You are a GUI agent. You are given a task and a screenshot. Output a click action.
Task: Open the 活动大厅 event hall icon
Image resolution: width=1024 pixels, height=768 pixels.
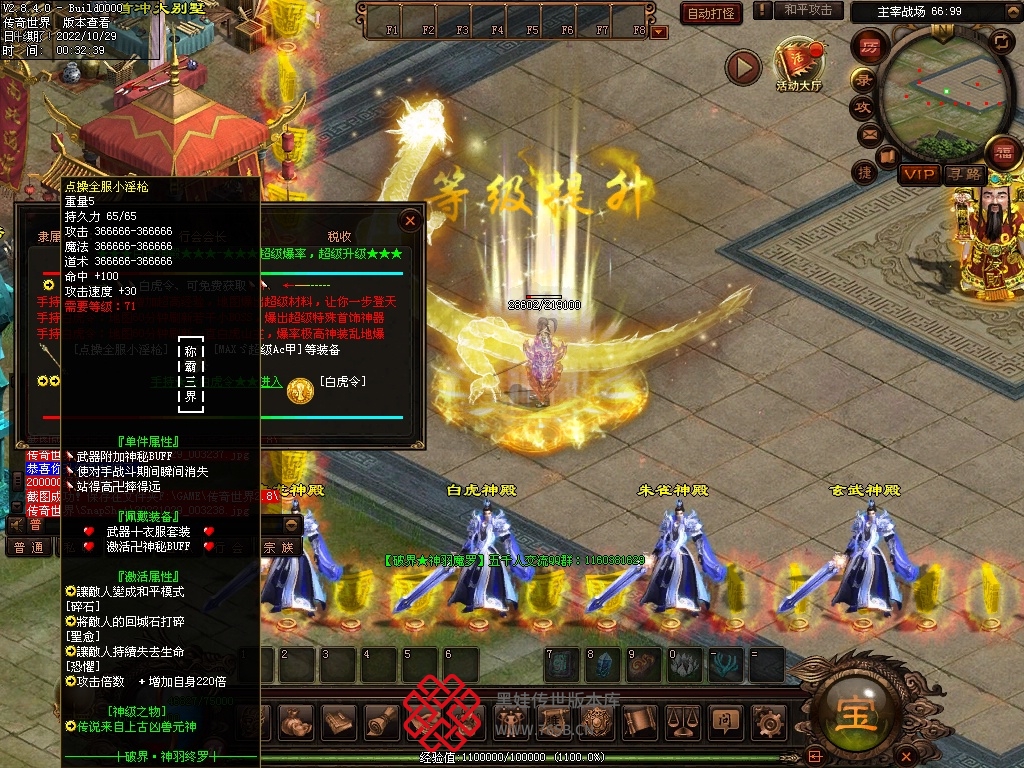pyautogui.click(x=798, y=64)
